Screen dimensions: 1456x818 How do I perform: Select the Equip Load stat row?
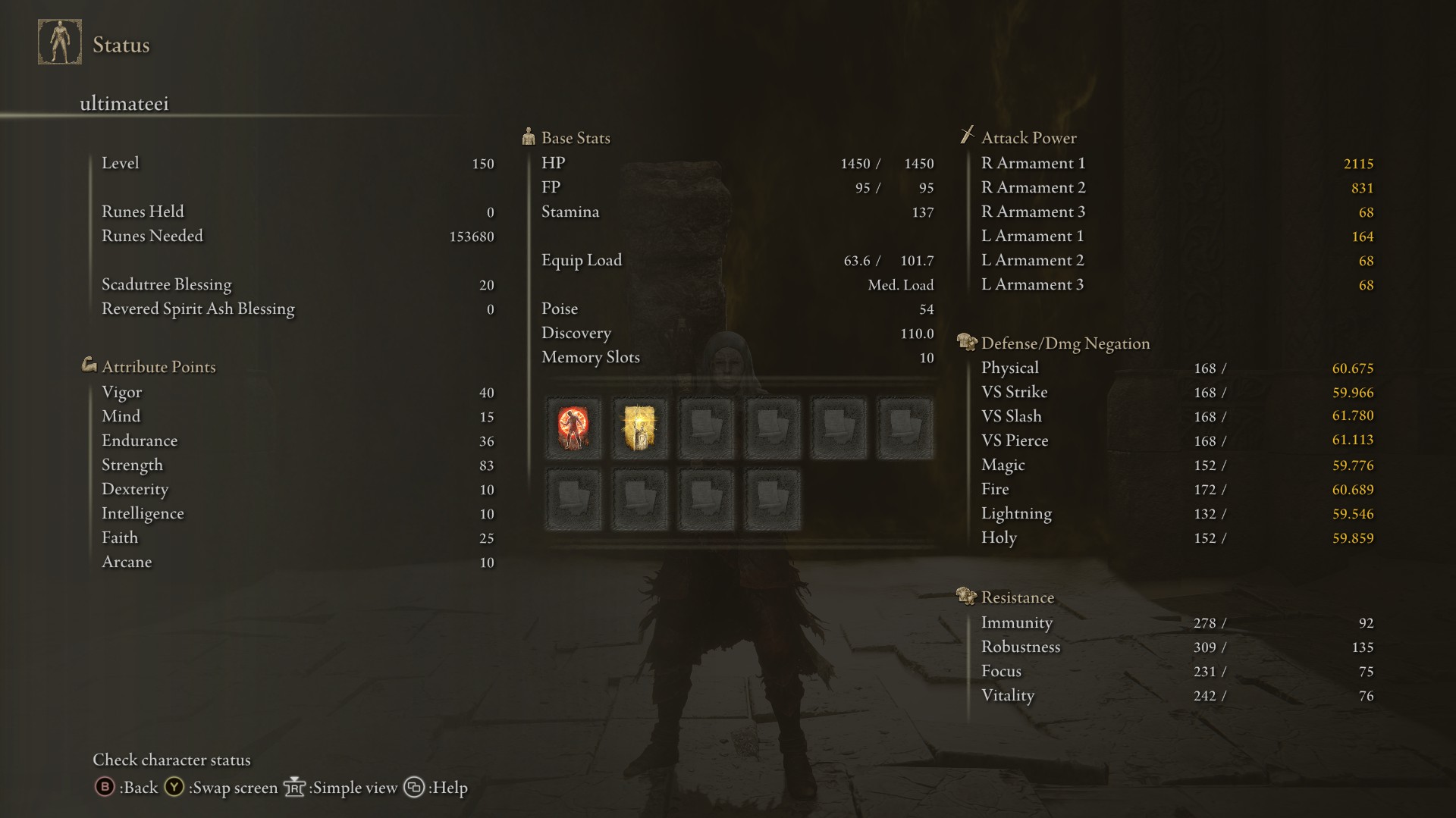coord(736,261)
